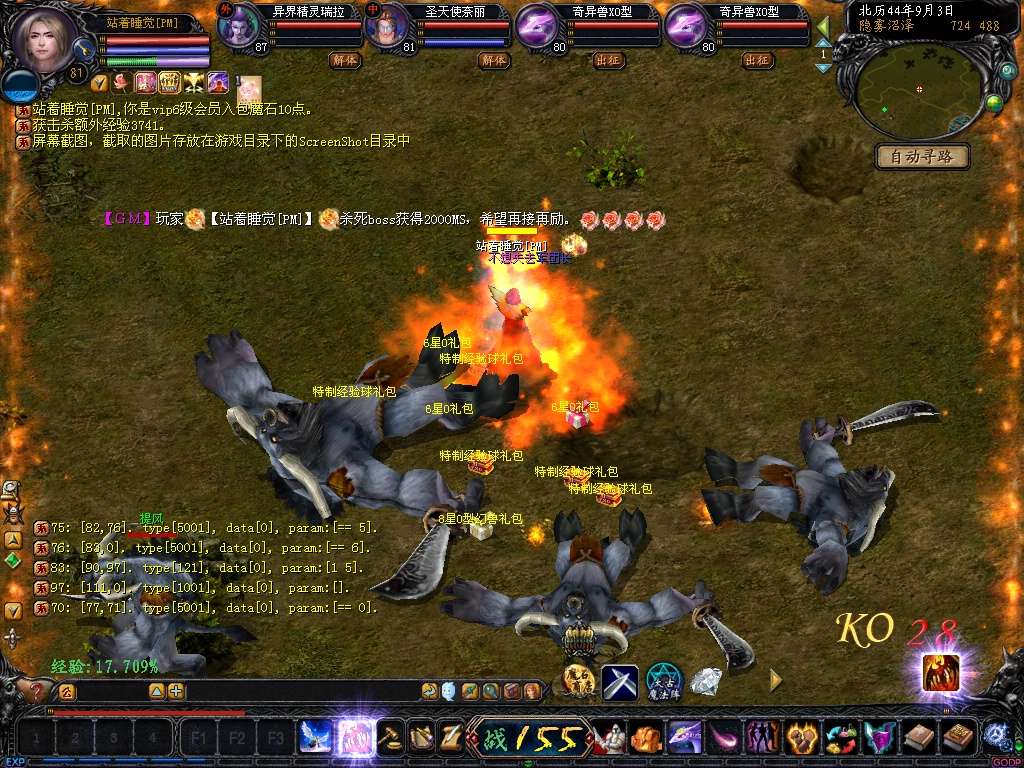Open the swamp minimap
1024x768 pixels.
(x=920, y=92)
